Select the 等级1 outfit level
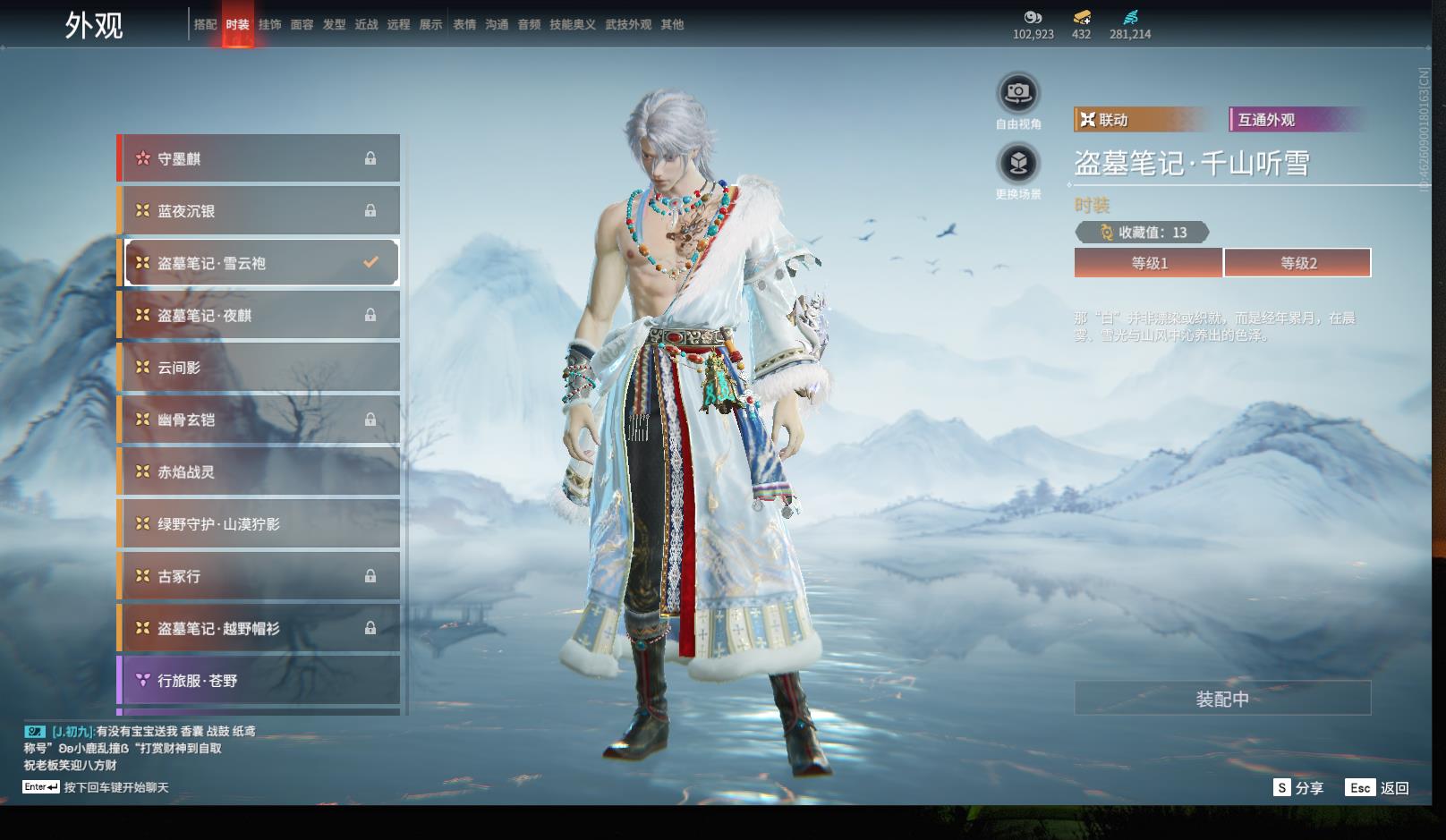1446x840 pixels. [1149, 263]
